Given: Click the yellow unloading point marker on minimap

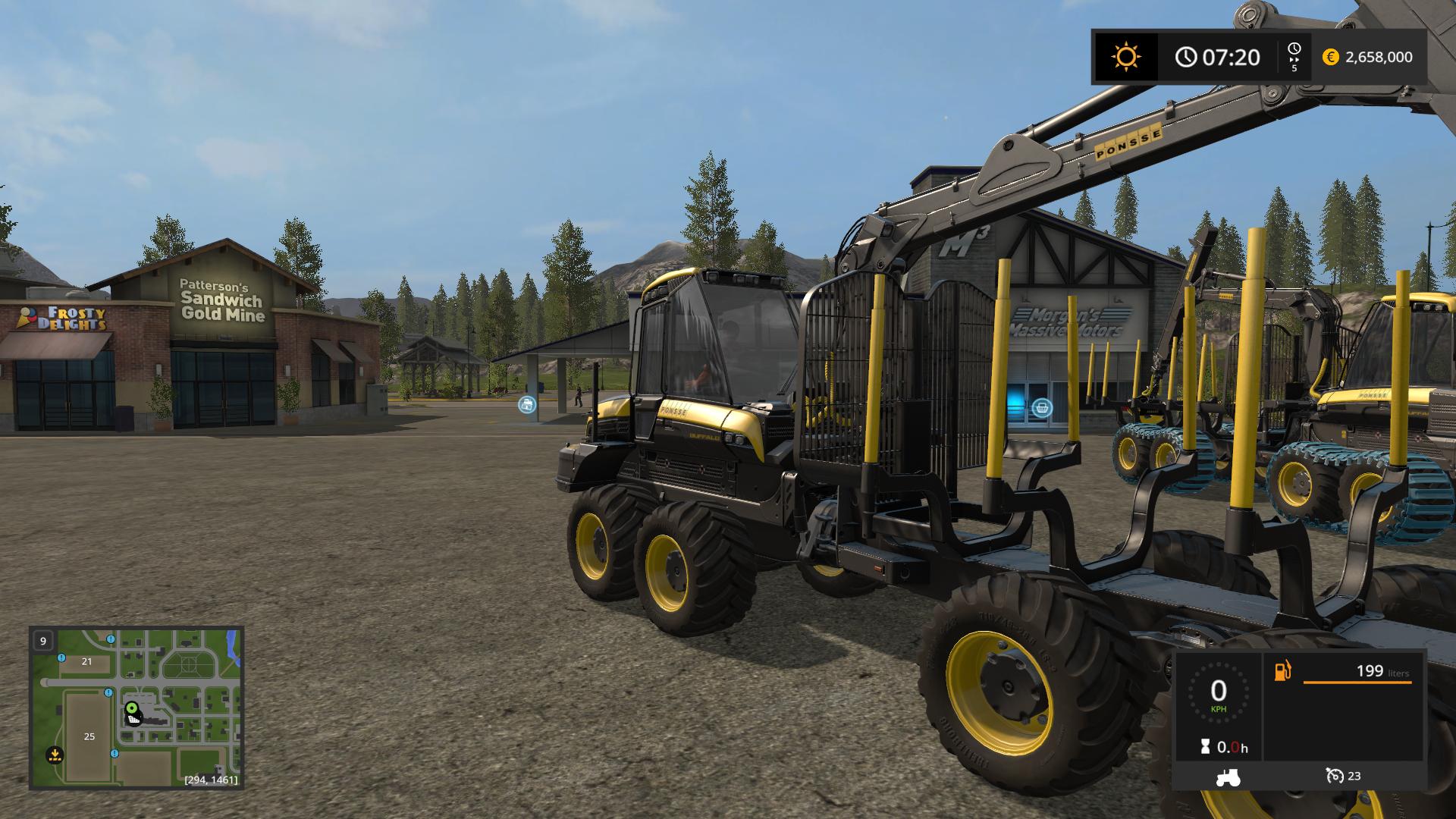Looking at the screenshot, I should click(x=54, y=755).
